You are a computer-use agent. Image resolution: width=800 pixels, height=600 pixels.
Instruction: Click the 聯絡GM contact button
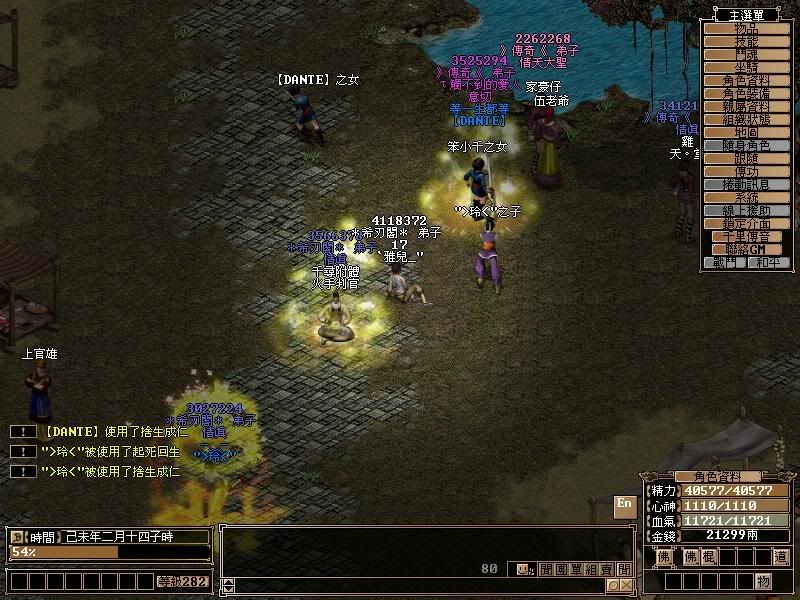[747, 249]
